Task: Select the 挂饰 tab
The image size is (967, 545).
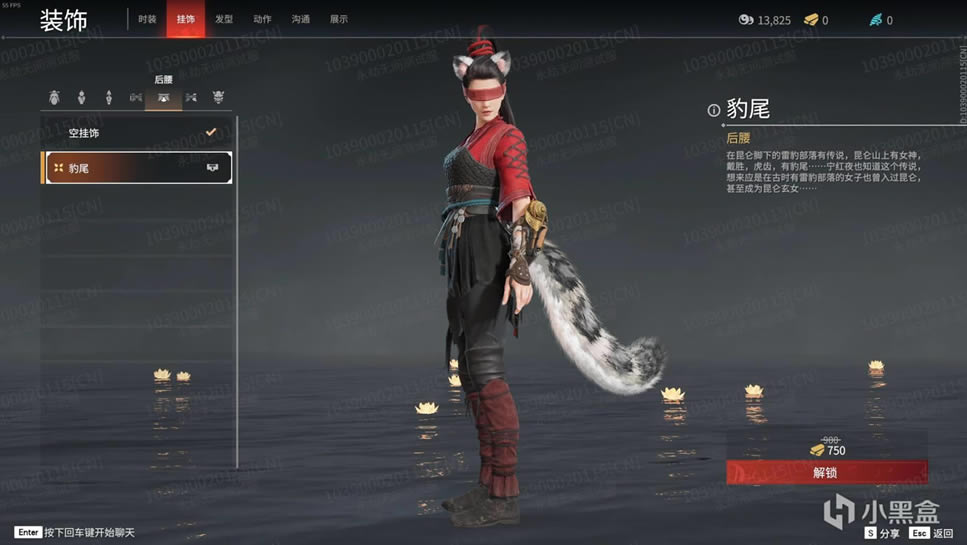Action: point(186,19)
